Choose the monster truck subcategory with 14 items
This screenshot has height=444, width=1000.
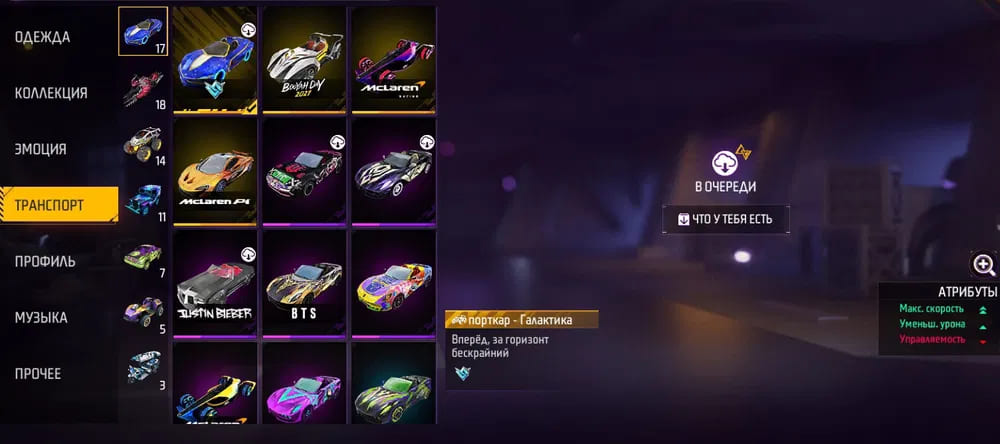[x=144, y=144]
